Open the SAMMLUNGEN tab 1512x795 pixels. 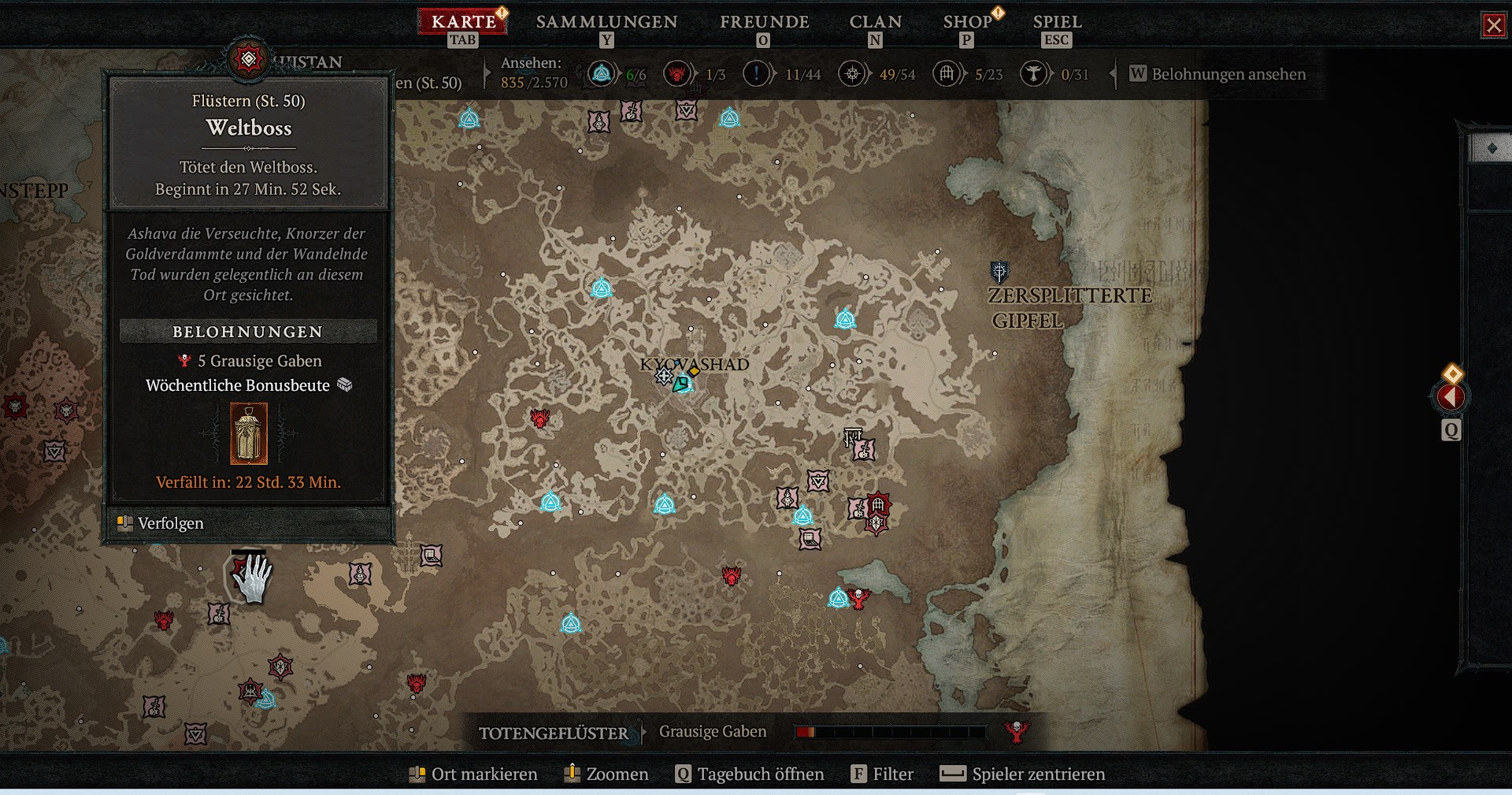606,22
